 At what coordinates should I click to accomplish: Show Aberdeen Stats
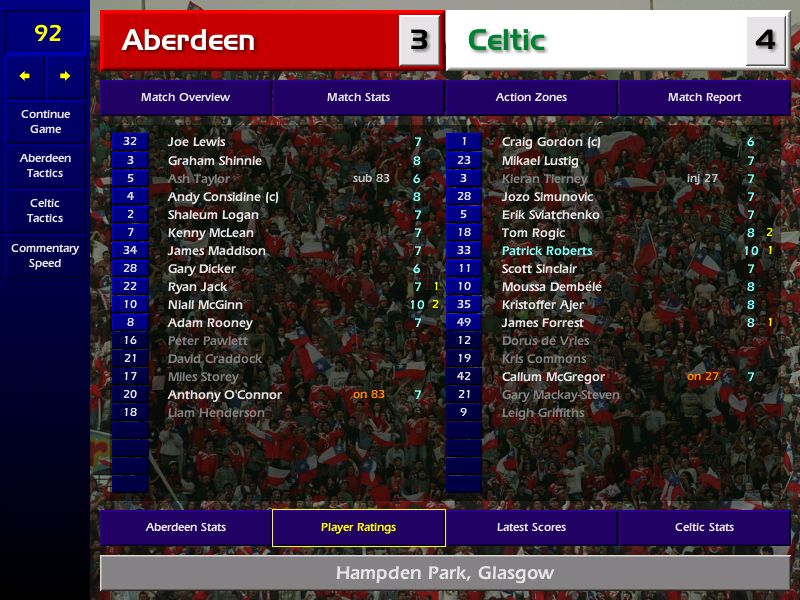click(185, 527)
